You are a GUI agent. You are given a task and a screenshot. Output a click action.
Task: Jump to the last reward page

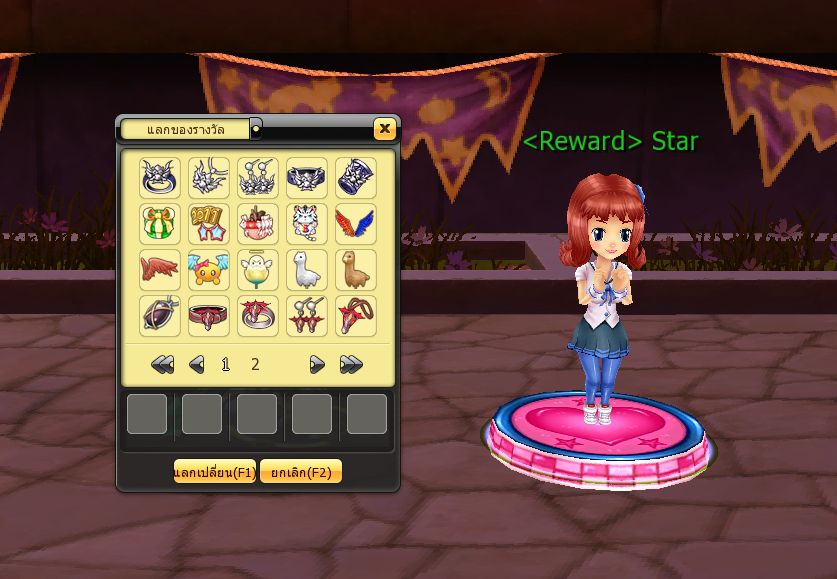point(351,365)
